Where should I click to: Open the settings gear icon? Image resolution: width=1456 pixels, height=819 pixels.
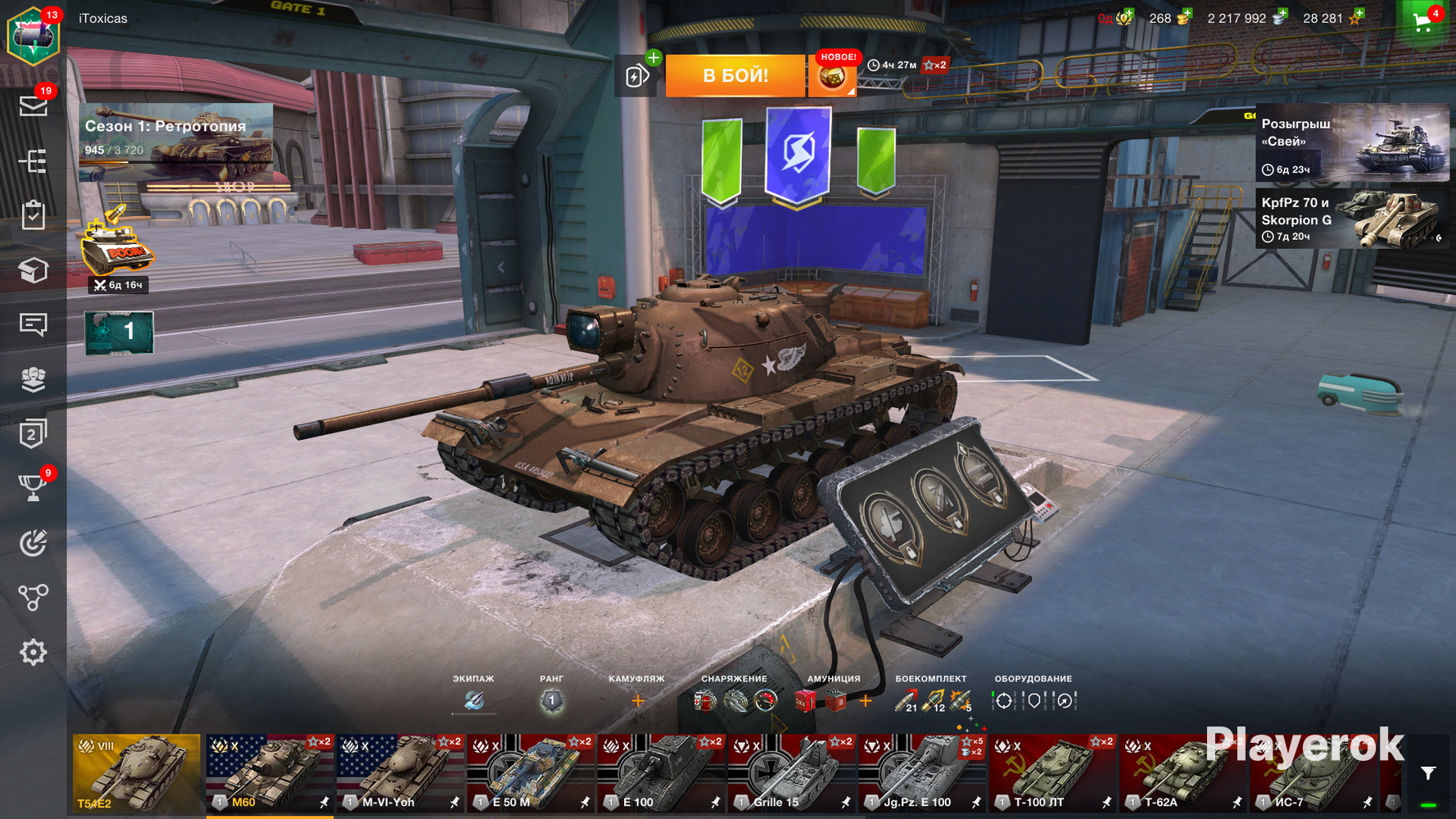tap(33, 653)
